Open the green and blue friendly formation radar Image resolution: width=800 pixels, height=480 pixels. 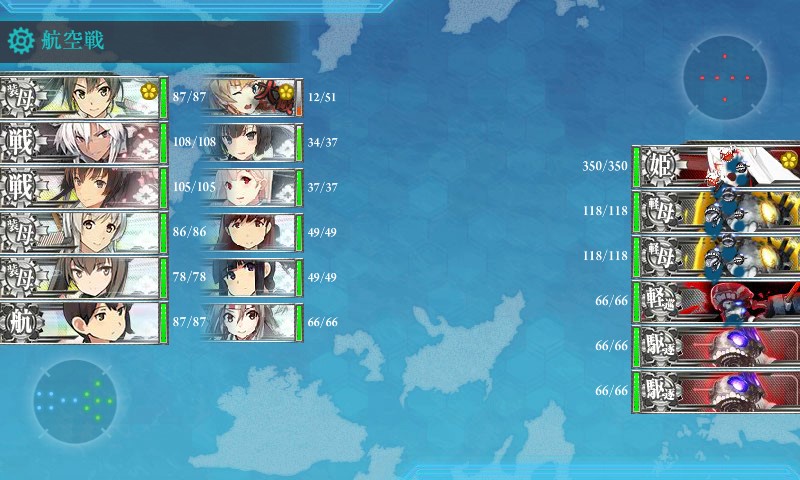[x=74, y=400]
